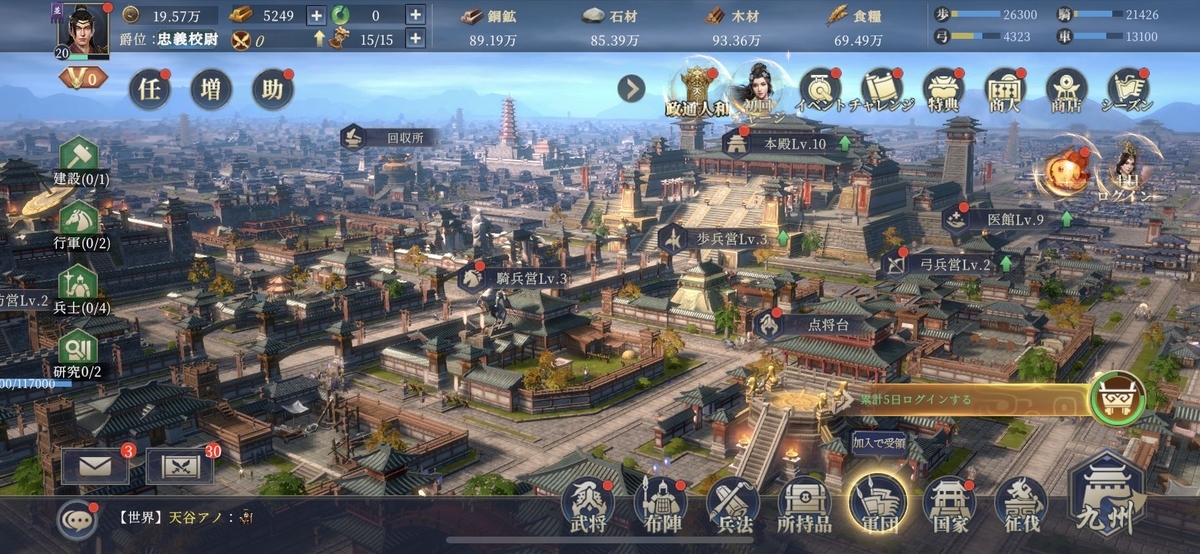
Task: Open the 行軍 march queue
Action: [79, 225]
